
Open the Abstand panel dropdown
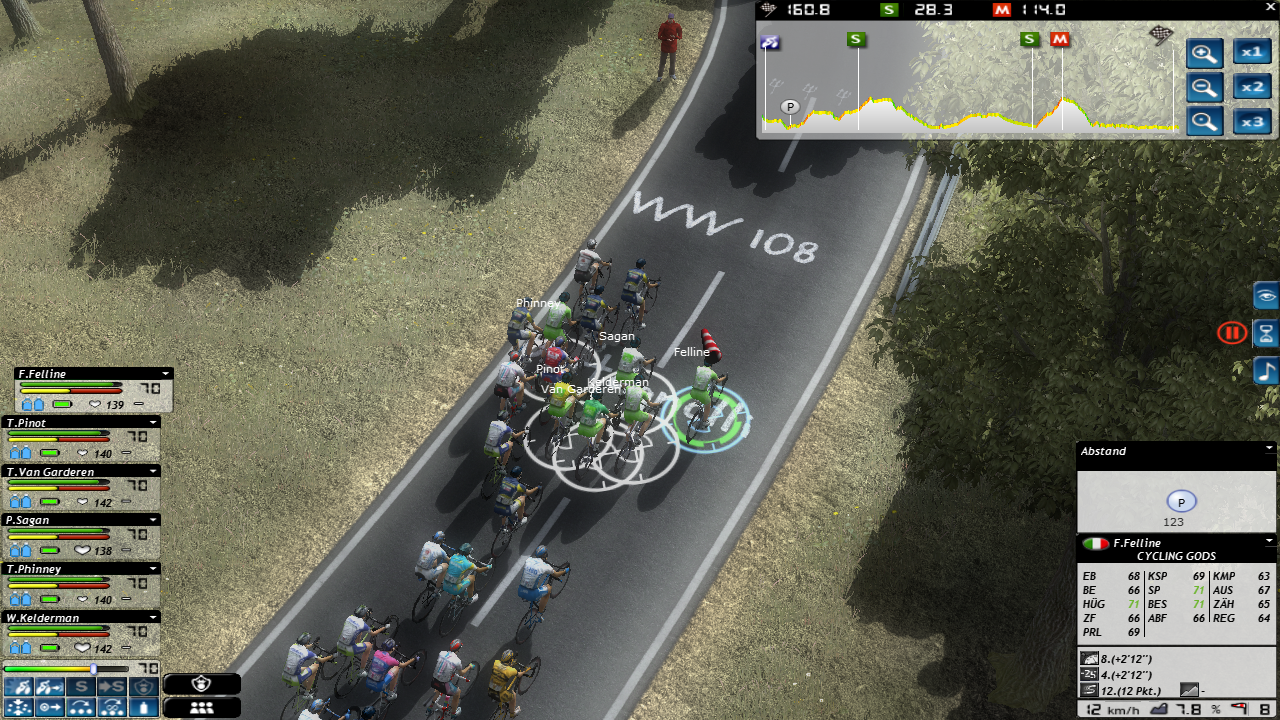click(x=1269, y=449)
